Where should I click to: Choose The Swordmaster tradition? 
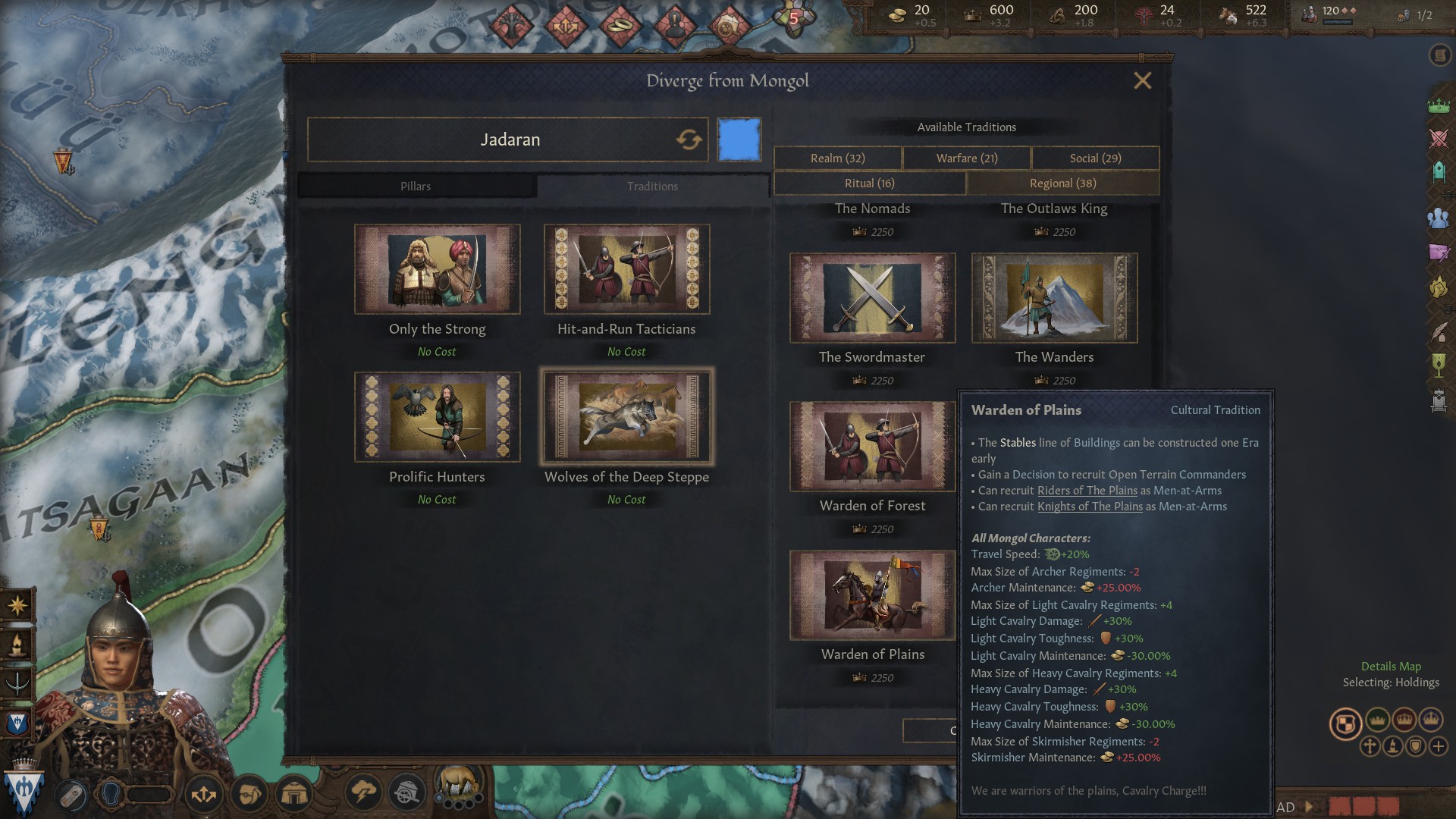[872, 298]
